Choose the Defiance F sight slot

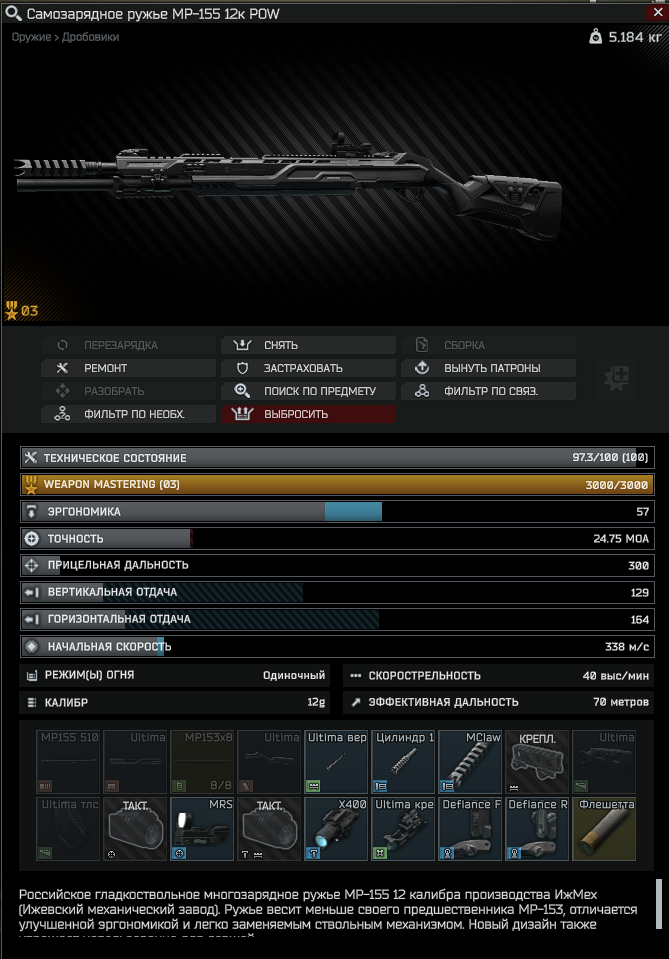click(x=469, y=829)
